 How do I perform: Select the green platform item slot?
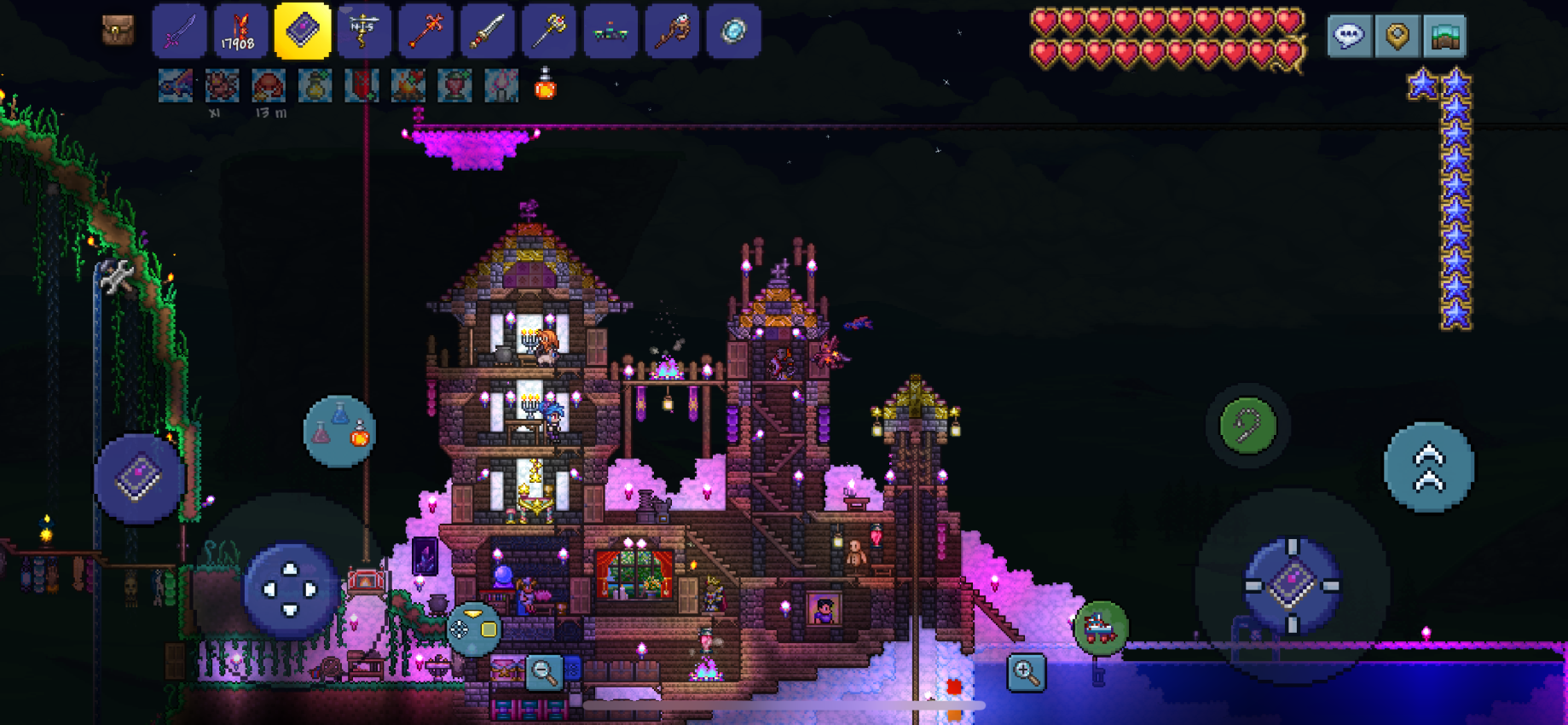point(610,32)
